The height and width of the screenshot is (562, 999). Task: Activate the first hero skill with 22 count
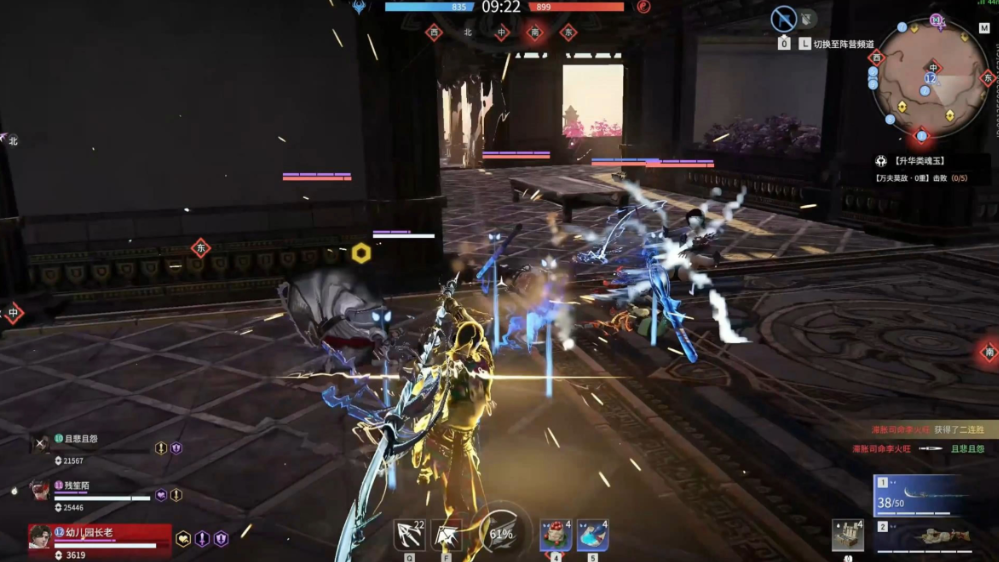click(x=410, y=535)
